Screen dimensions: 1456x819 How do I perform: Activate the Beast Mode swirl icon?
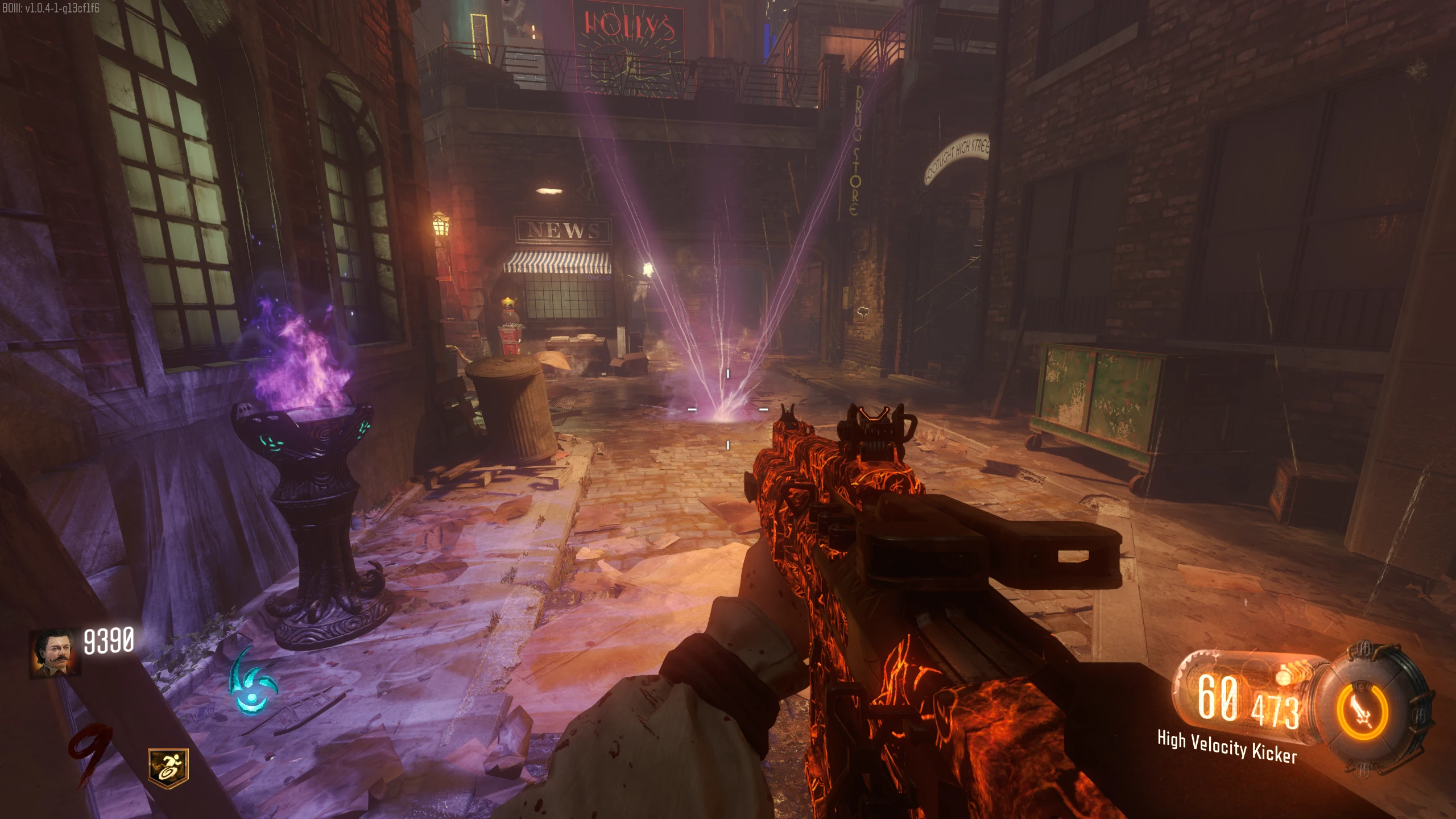253,683
